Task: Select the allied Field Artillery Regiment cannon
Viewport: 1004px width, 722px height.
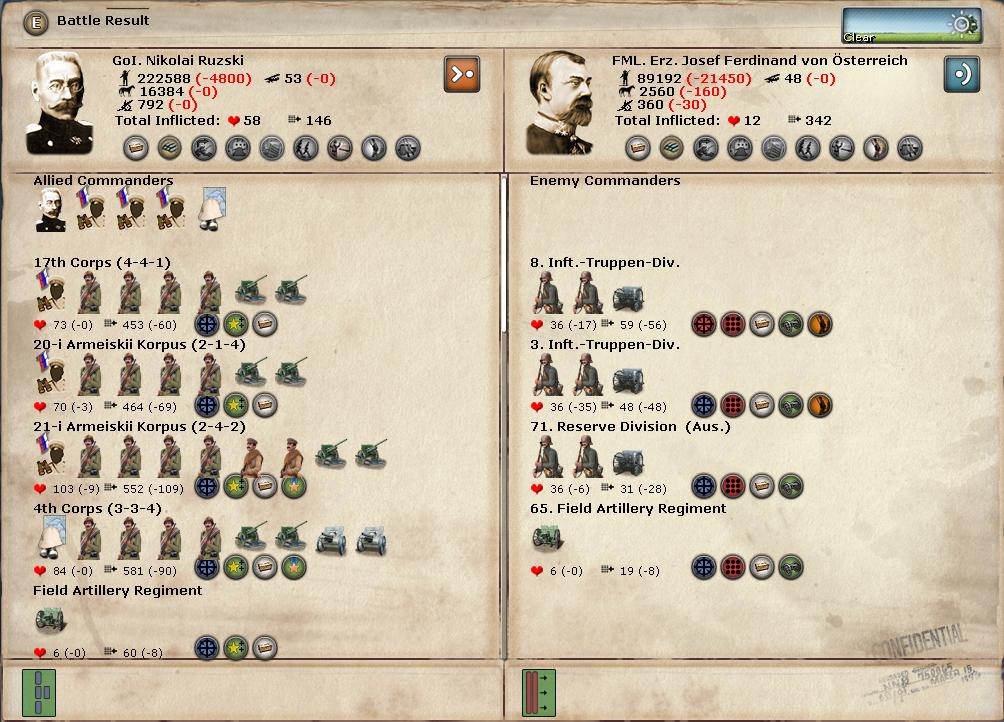Action: (x=50, y=621)
